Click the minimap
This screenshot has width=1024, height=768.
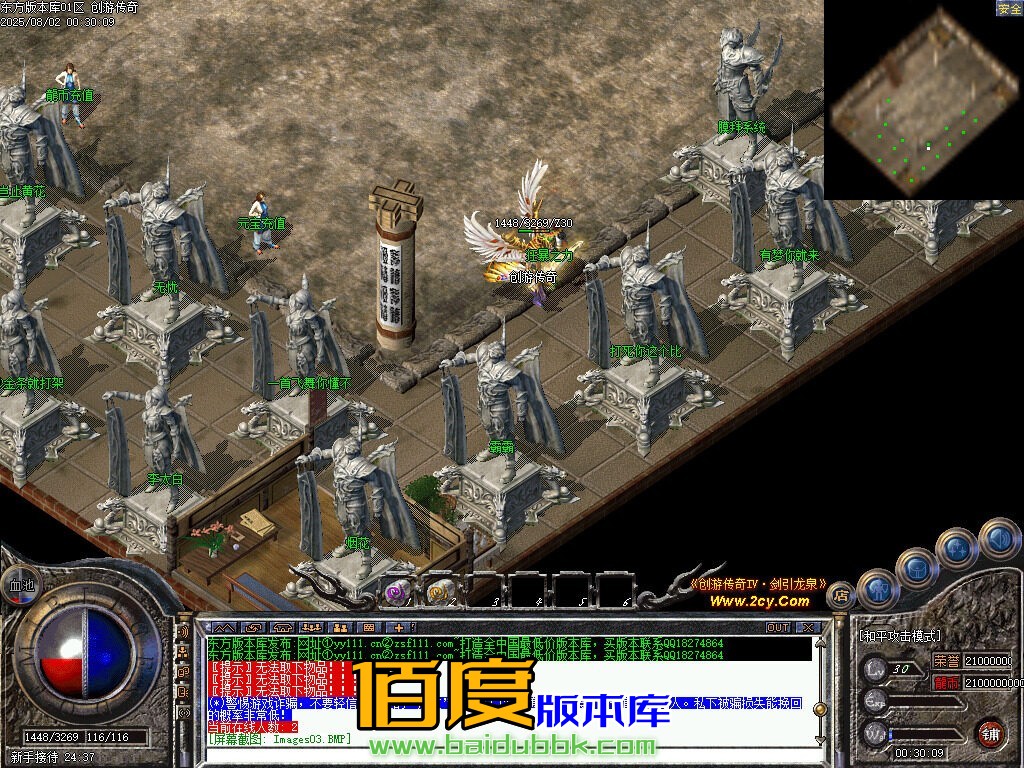[922, 99]
